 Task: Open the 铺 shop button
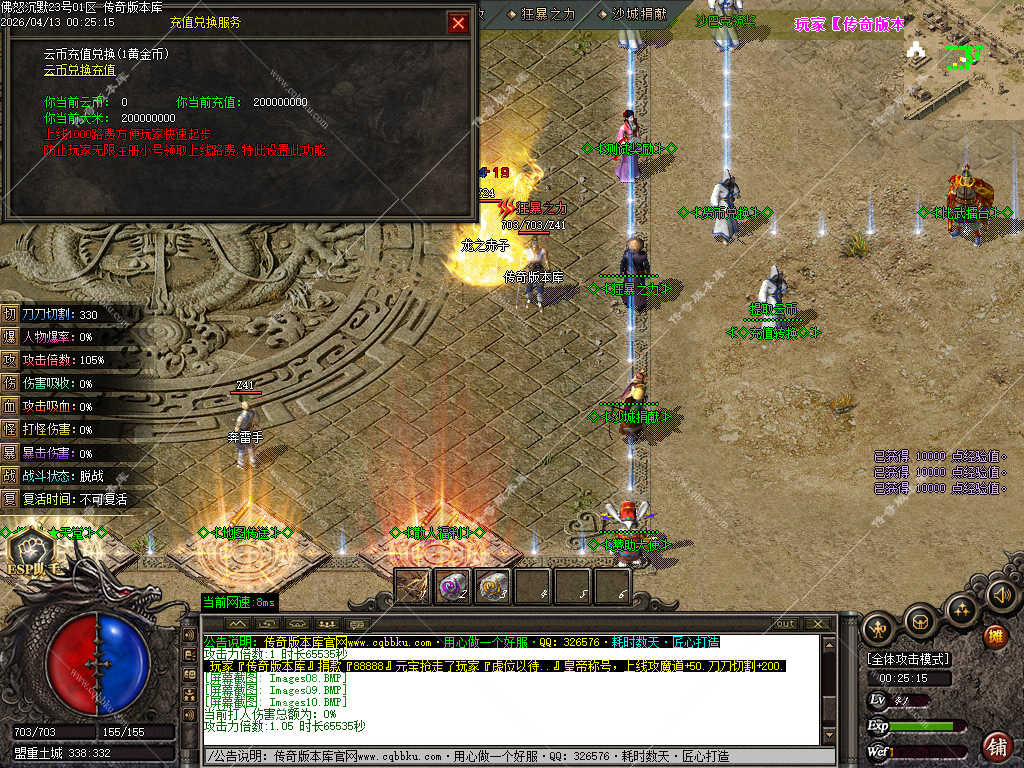pyautogui.click(x=997, y=746)
